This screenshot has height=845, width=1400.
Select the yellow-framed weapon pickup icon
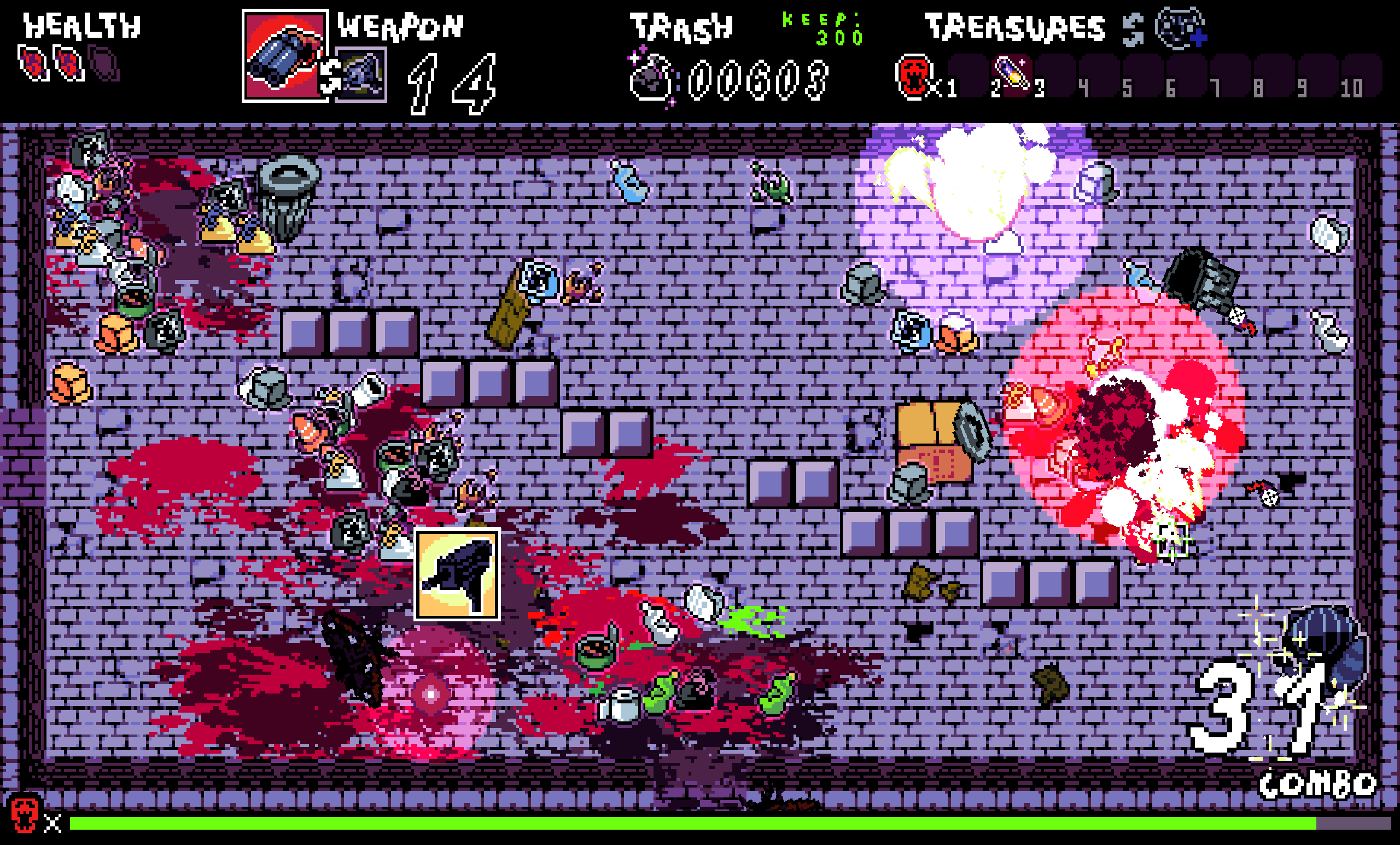pyautogui.click(x=457, y=574)
